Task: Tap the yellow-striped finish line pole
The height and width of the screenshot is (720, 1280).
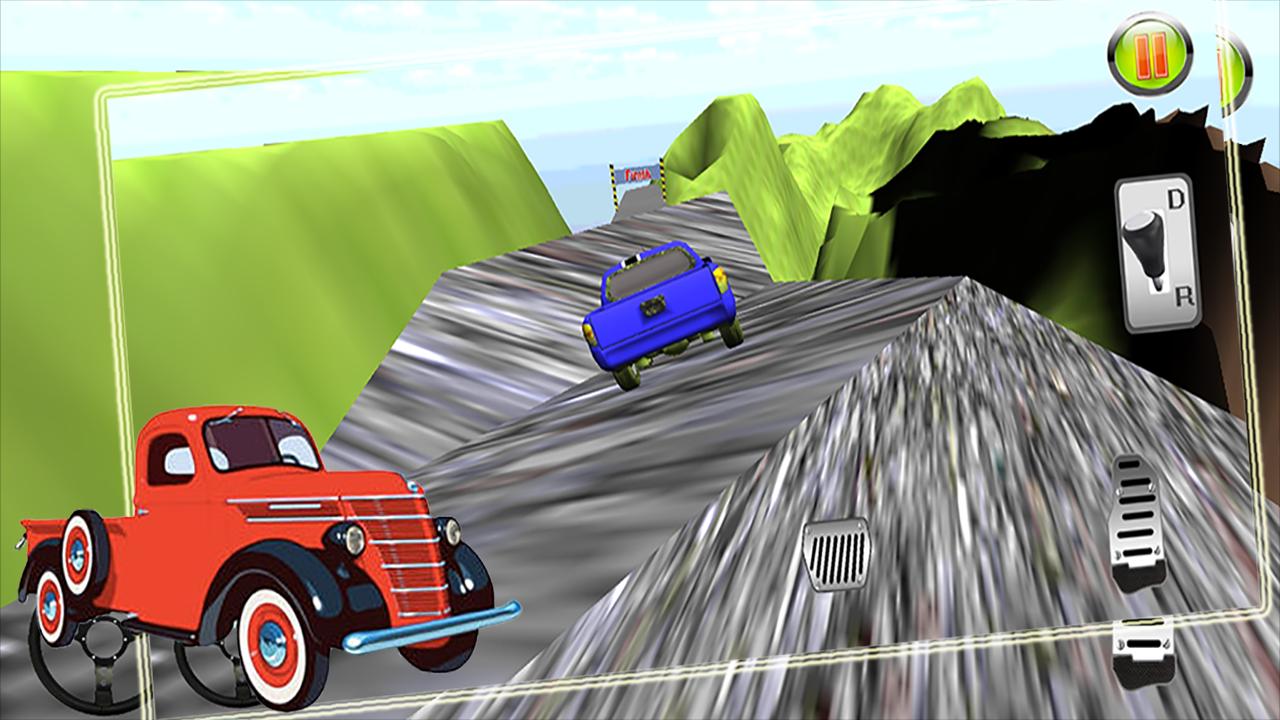Action: coord(614,183)
